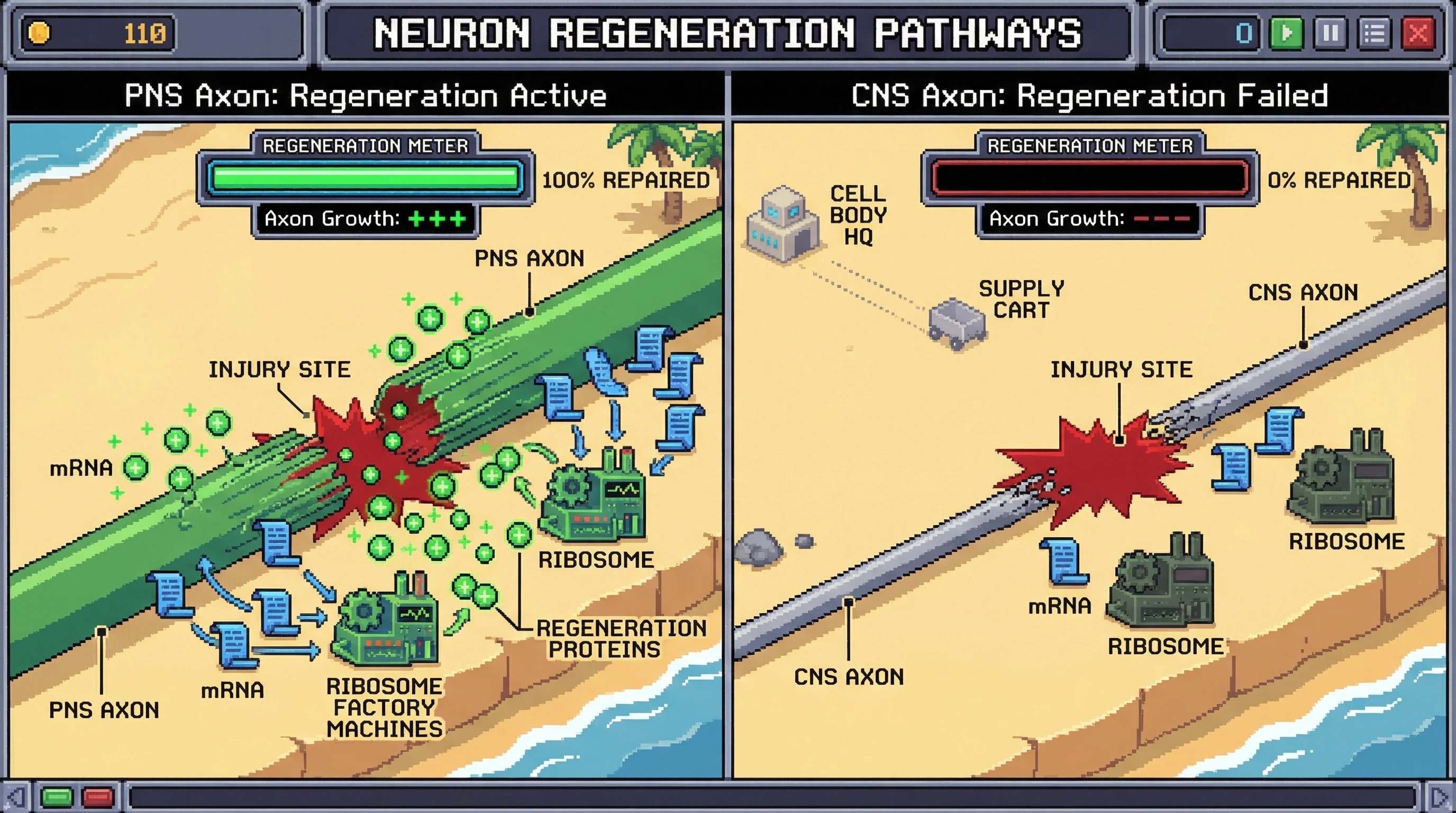Toggle the red indicator in the bottom bar
The height and width of the screenshot is (813, 1456).
coord(96,797)
